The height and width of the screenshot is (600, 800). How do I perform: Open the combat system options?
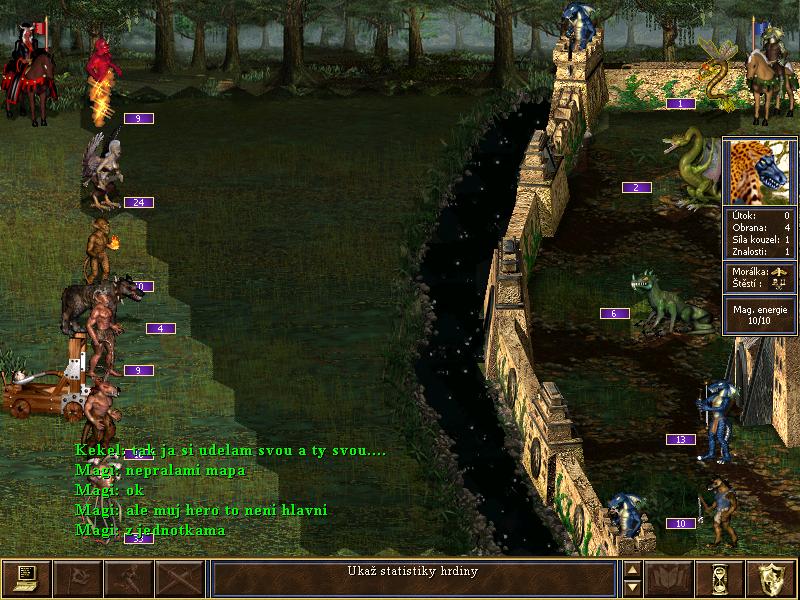pyautogui.click(x=26, y=578)
